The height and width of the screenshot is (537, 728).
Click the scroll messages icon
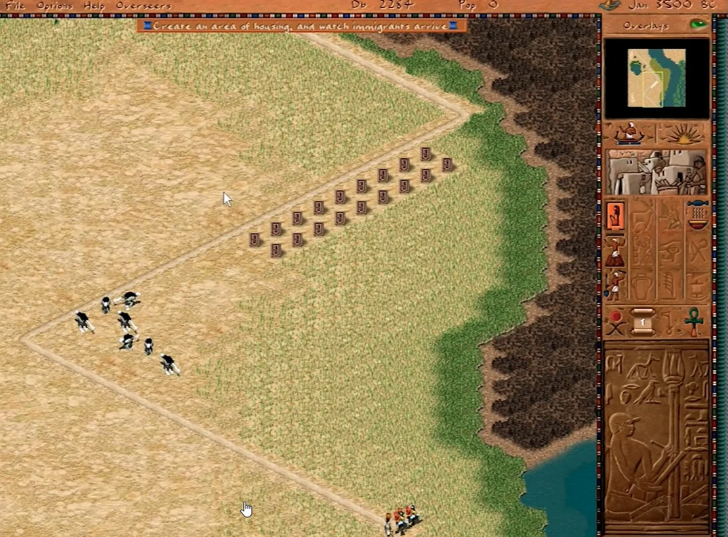[x=642, y=323]
